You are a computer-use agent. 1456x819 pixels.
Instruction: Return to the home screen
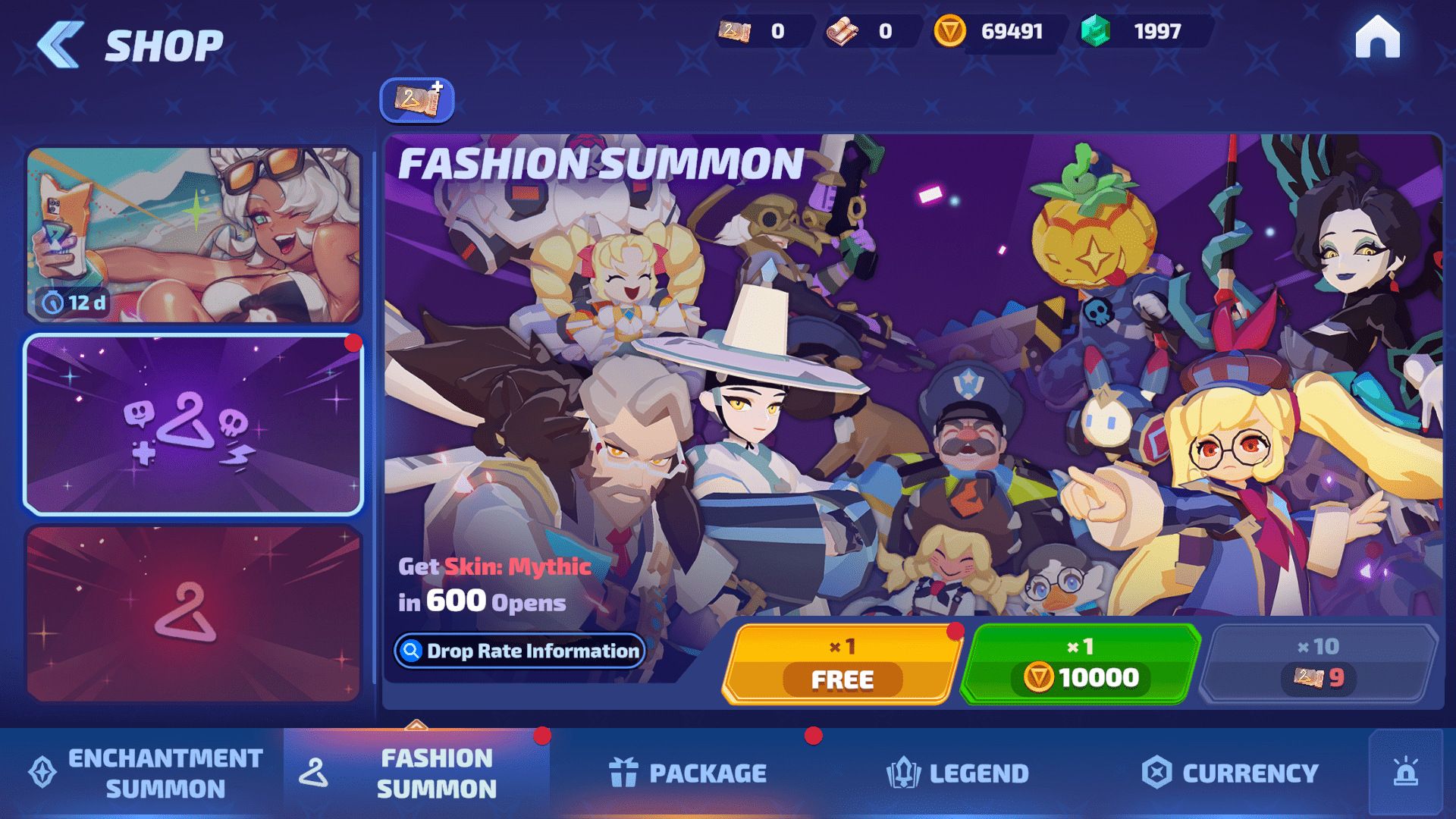[x=1377, y=37]
